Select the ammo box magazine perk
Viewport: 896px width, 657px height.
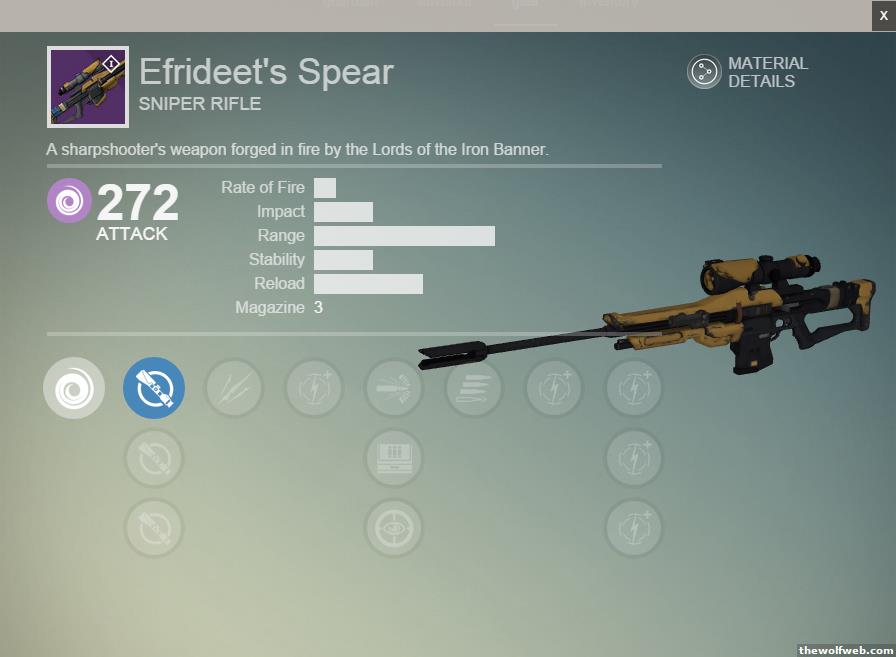pos(394,458)
